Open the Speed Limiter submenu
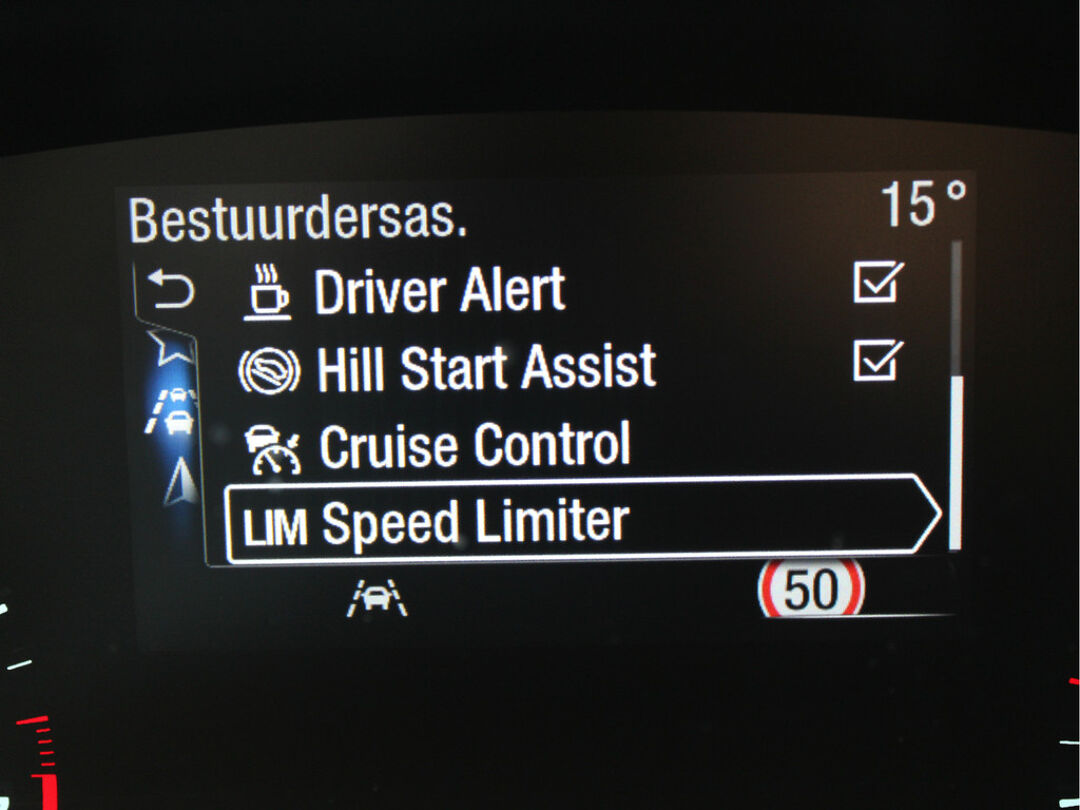The image size is (1080, 810). 580,522
